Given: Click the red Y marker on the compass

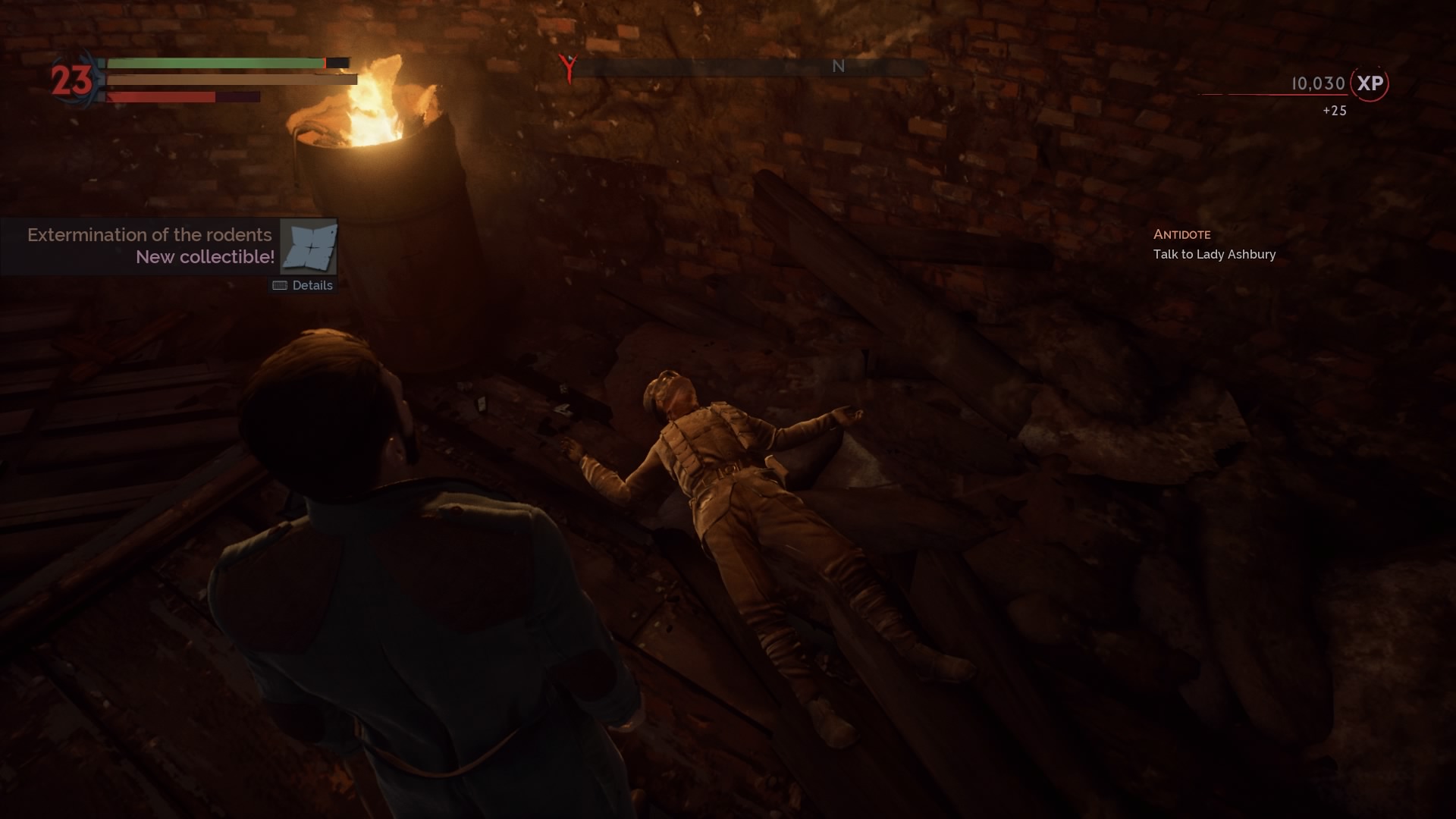Looking at the screenshot, I should click(x=566, y=67).
